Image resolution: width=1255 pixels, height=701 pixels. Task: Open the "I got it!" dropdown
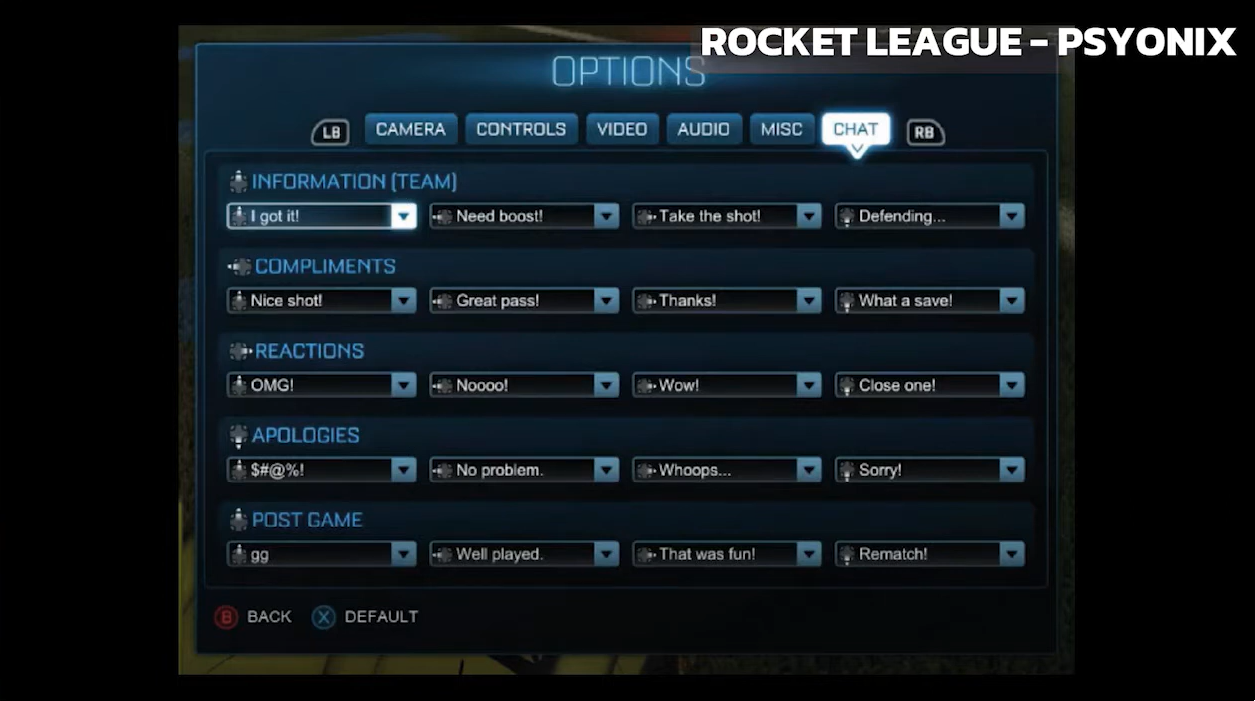pos(322,216)
